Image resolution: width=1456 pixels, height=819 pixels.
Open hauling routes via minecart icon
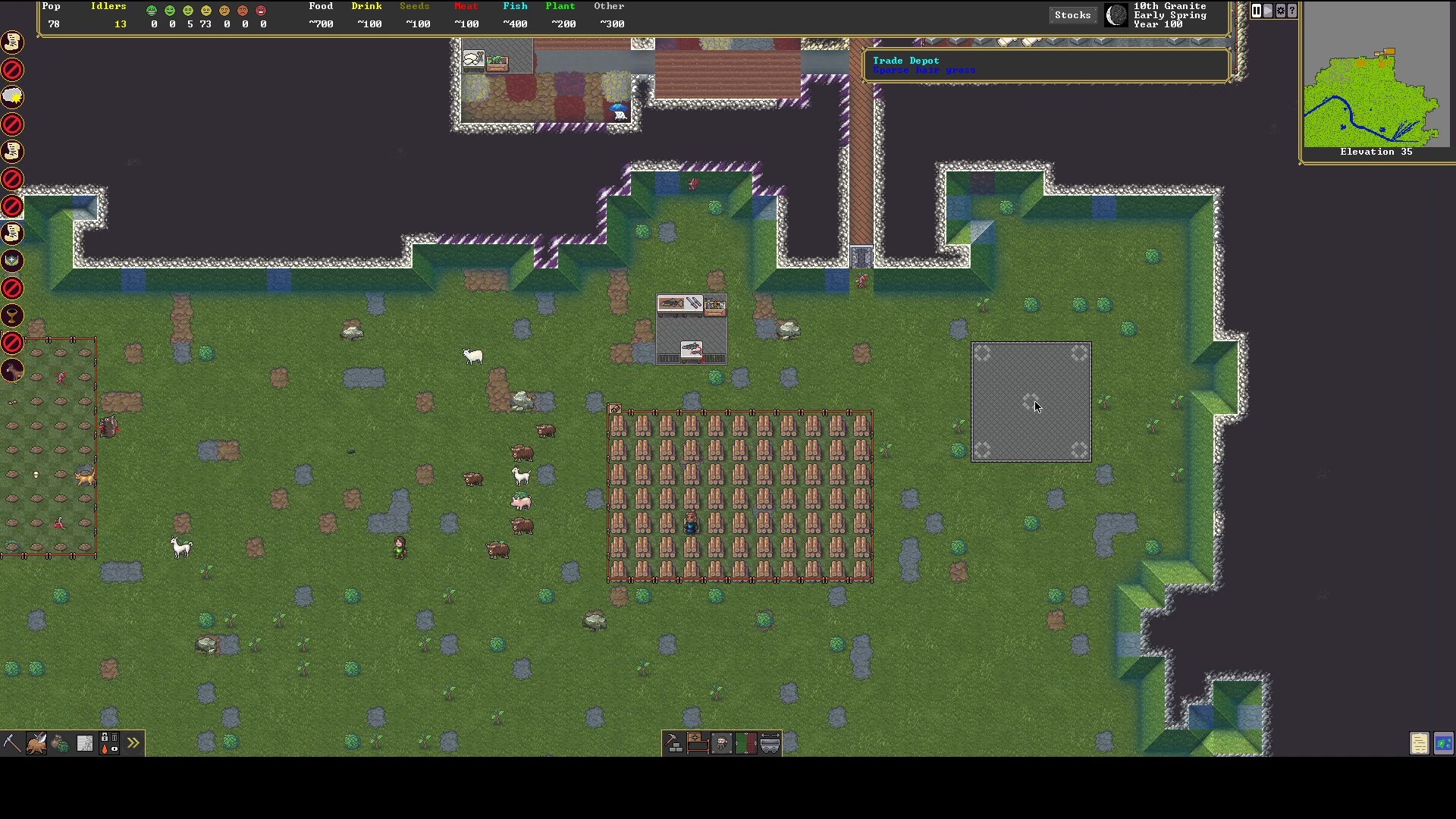(x=770, y=743)
